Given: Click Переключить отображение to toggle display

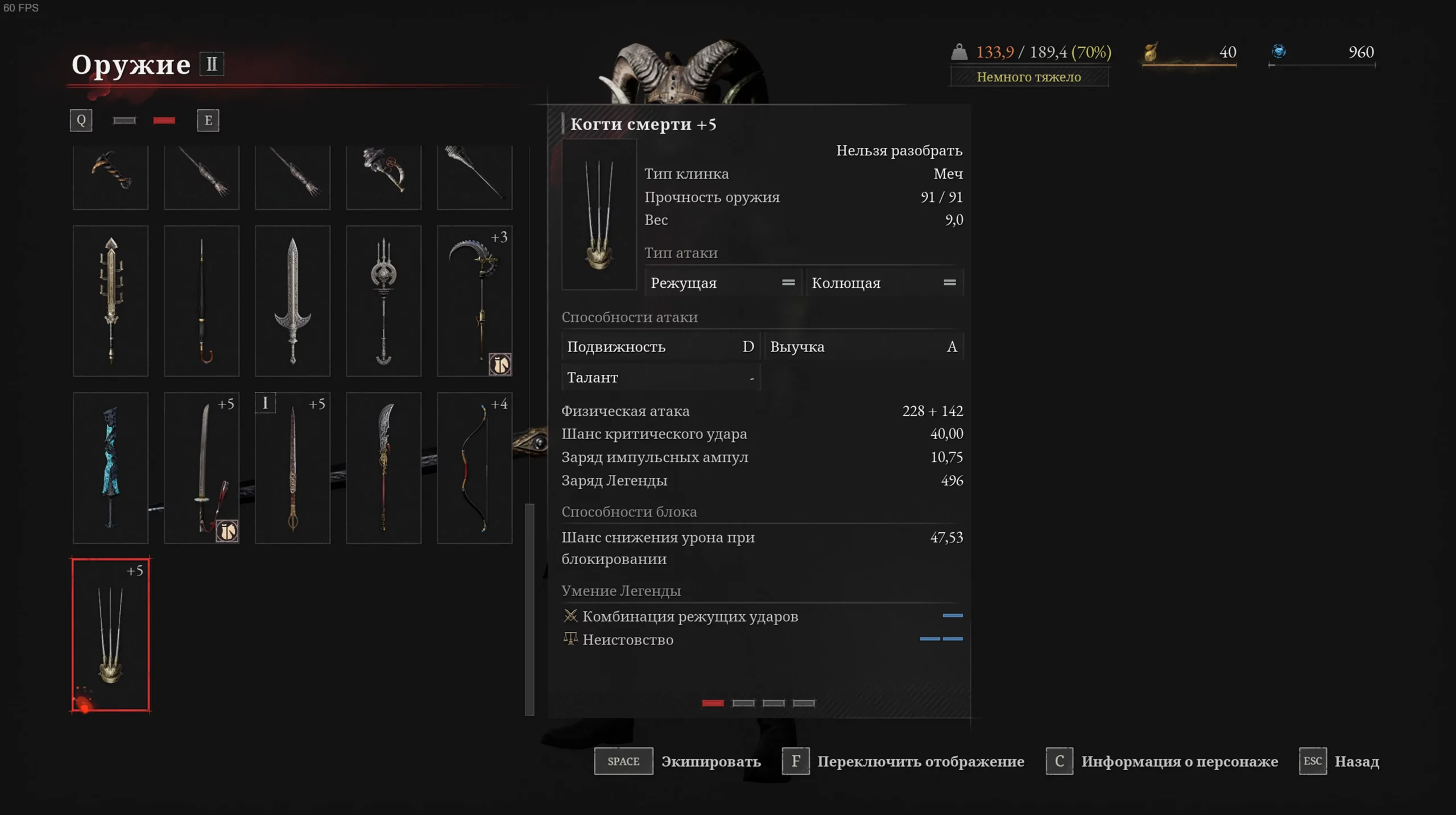Looking at the screenshot, I should click(903, 761).
